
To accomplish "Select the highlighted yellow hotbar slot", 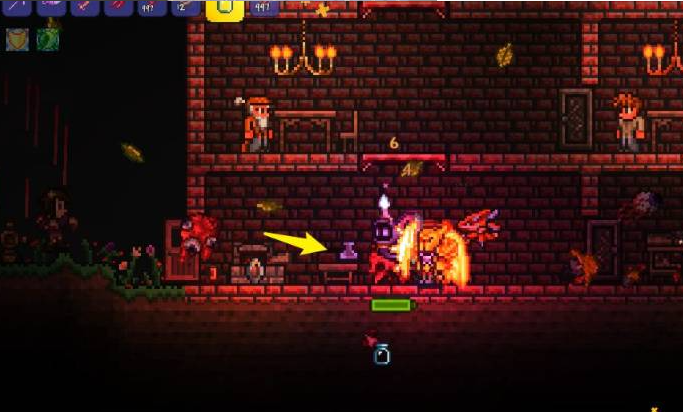I will [225, 9].
